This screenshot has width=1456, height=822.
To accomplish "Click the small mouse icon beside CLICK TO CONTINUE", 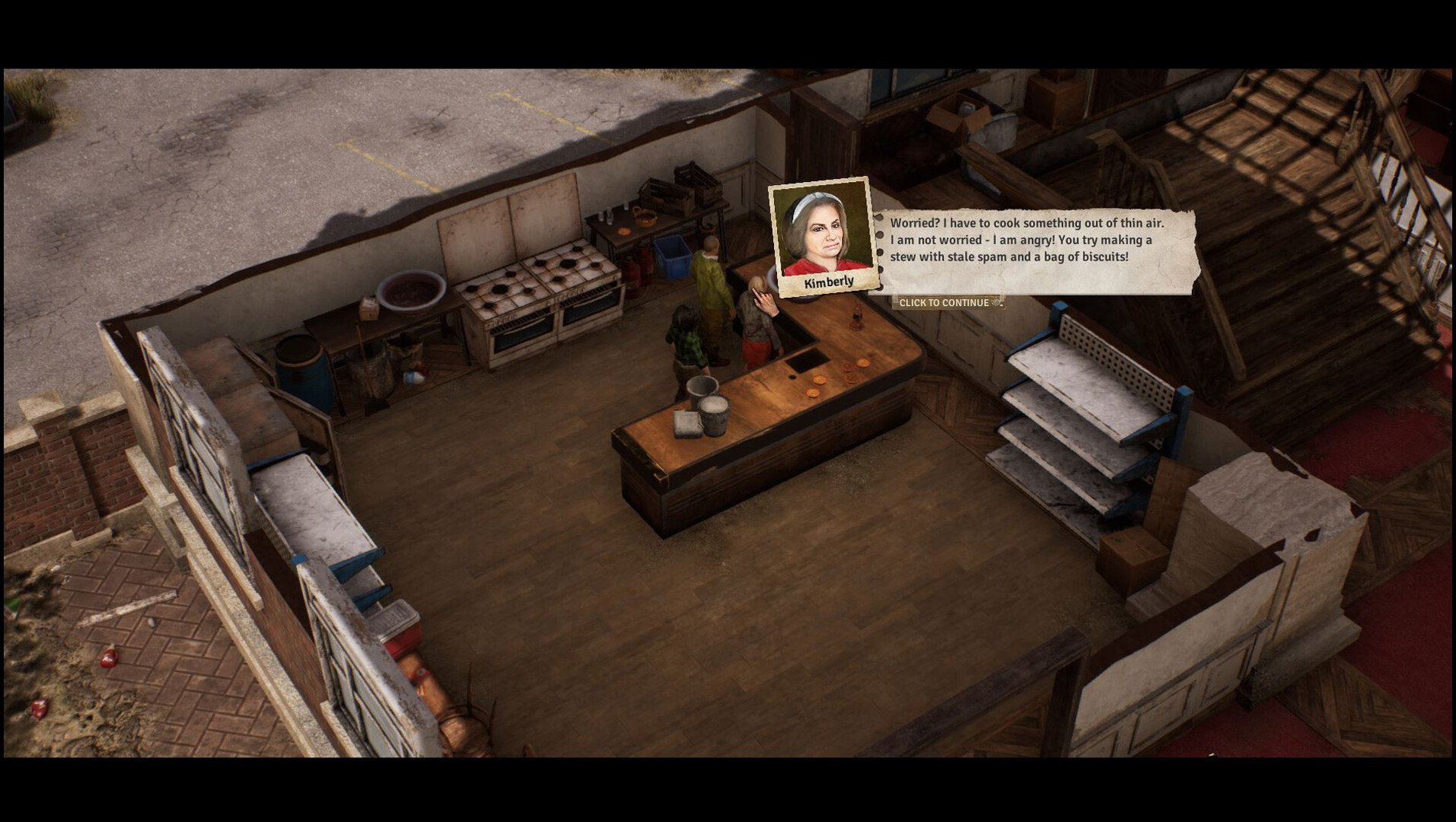I will point(996,302).
